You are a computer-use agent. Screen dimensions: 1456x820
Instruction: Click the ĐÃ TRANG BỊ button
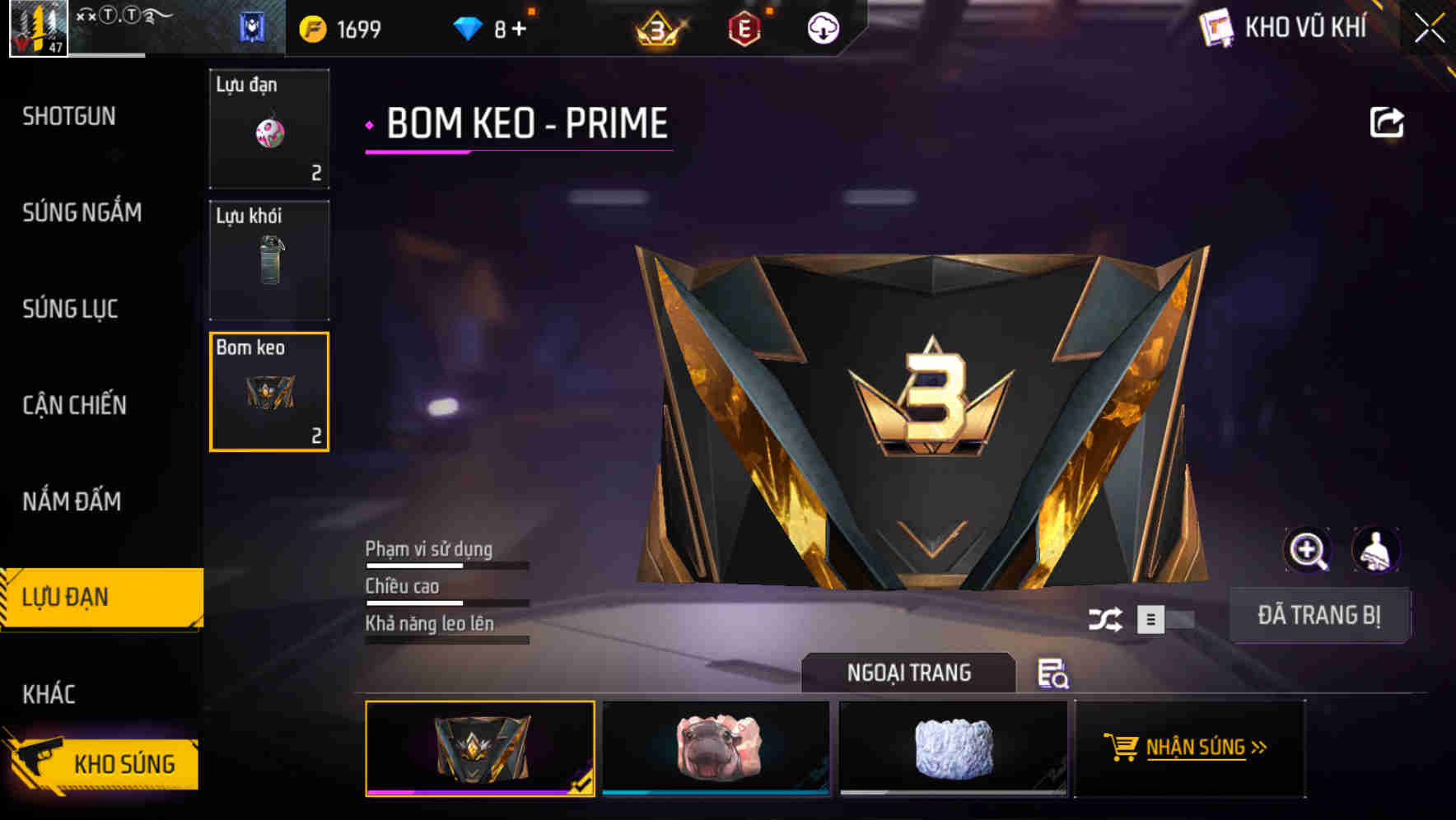(x=1320, y=614)
